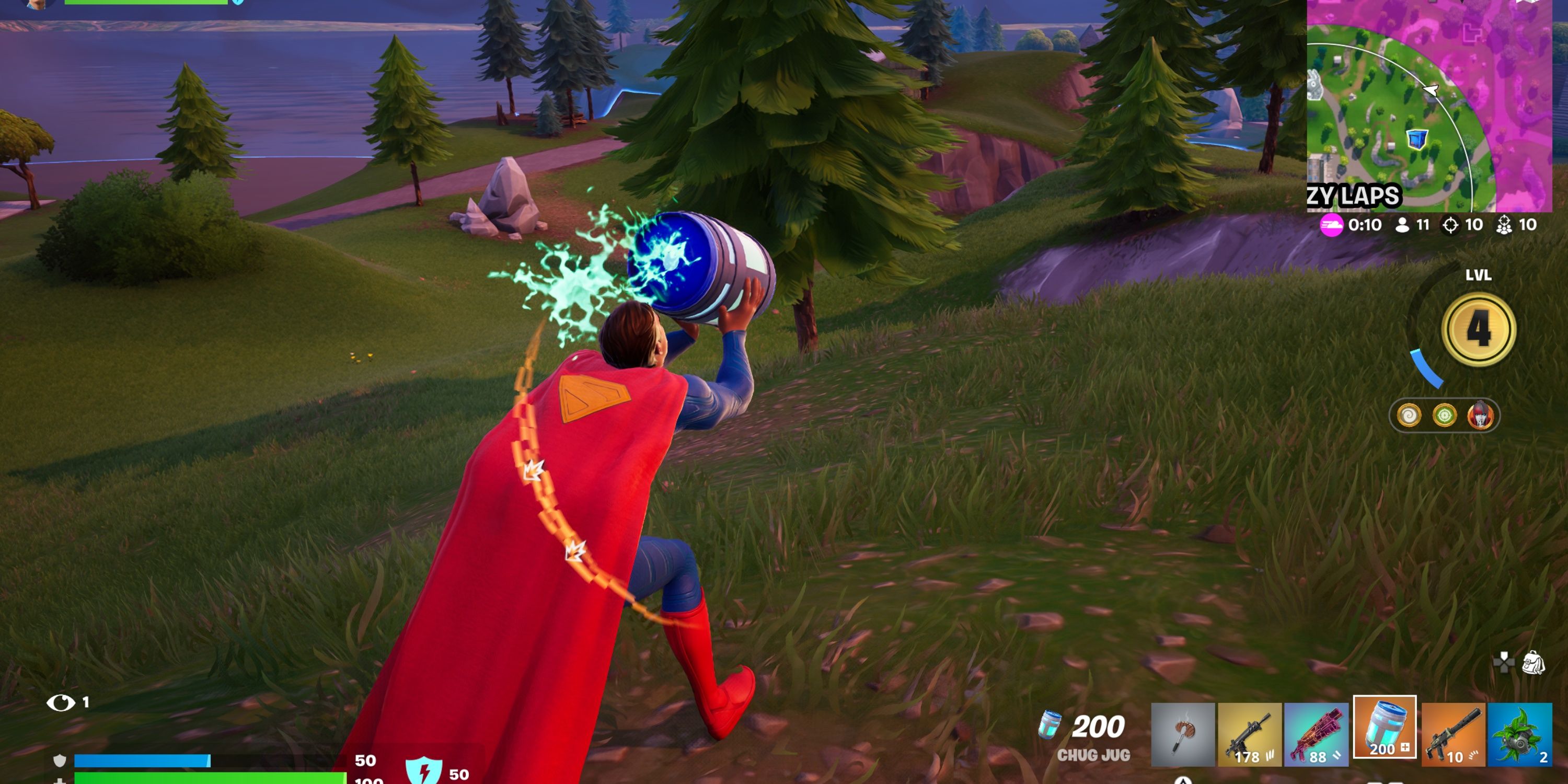Click the players remaining icon
This screenshot has height=784, width=1568.
pyautogui.click(x=1403, y=225)
